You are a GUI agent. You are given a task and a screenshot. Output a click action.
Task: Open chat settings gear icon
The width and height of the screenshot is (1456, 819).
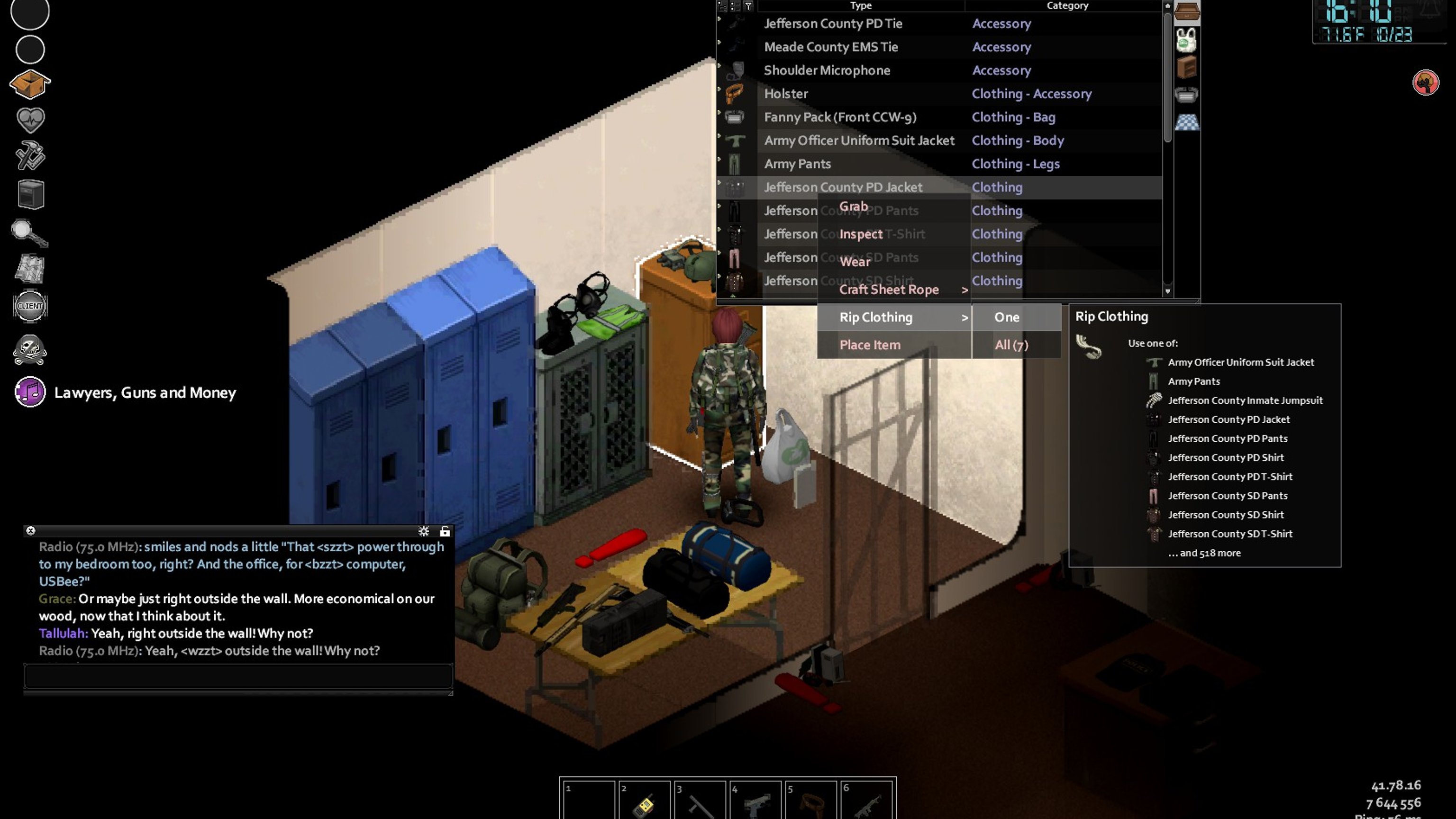point(423,531)
